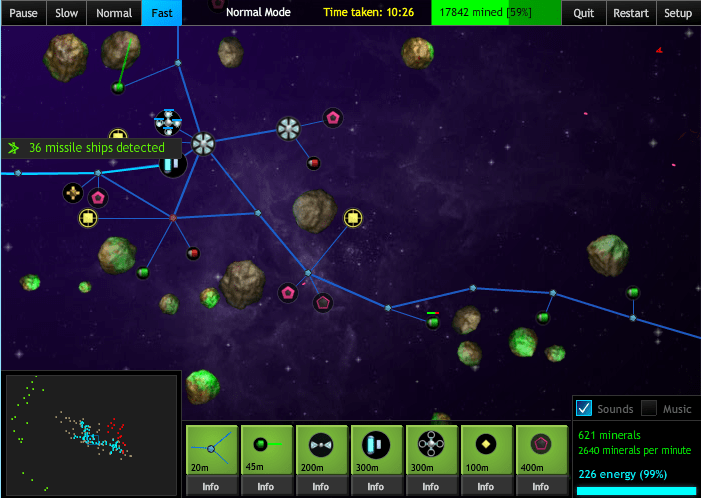Open the Setup menu
Image resolution: width=701 pixels, height=498 pixels.
[678, 13]
